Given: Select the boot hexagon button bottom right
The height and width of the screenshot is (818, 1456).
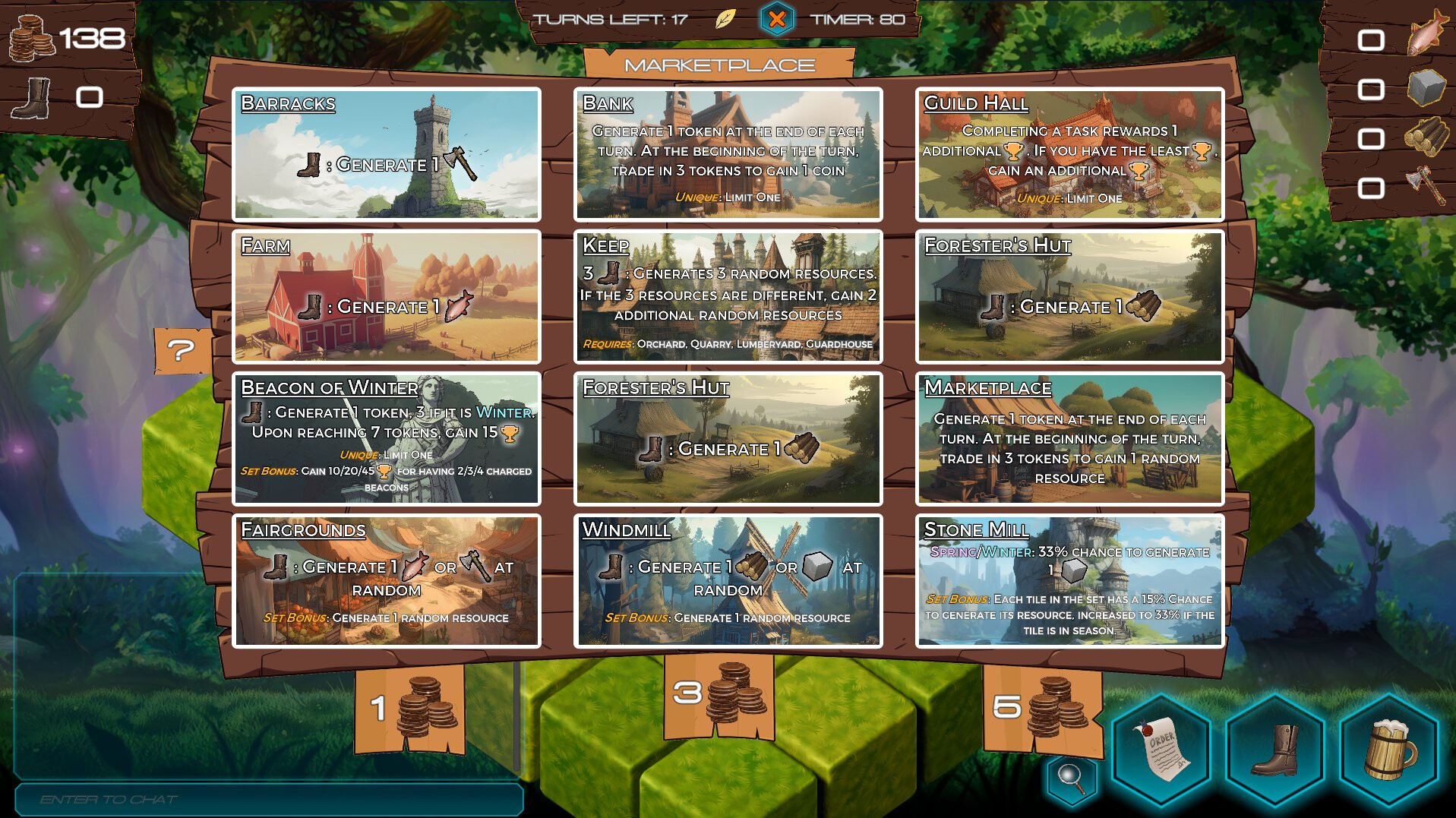Looking at the screenshot, I should tap(1276, 747).
